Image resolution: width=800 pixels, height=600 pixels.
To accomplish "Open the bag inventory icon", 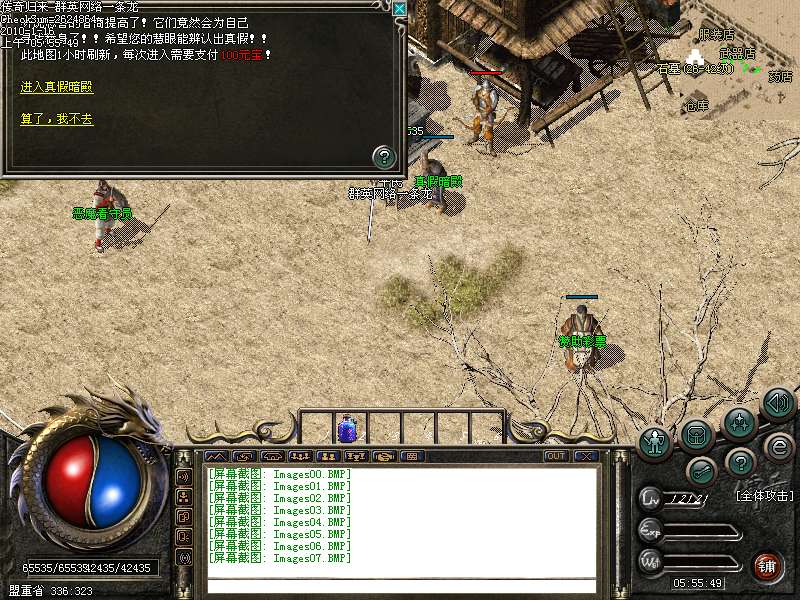I will coord(698,434).
